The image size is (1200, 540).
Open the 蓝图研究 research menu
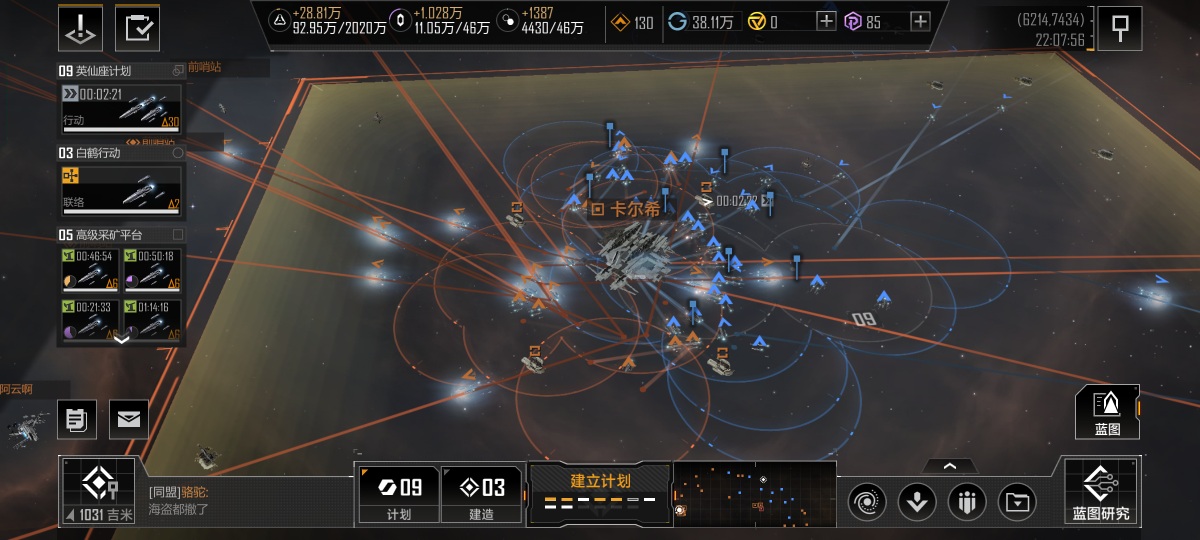(x=1101, y=492)
